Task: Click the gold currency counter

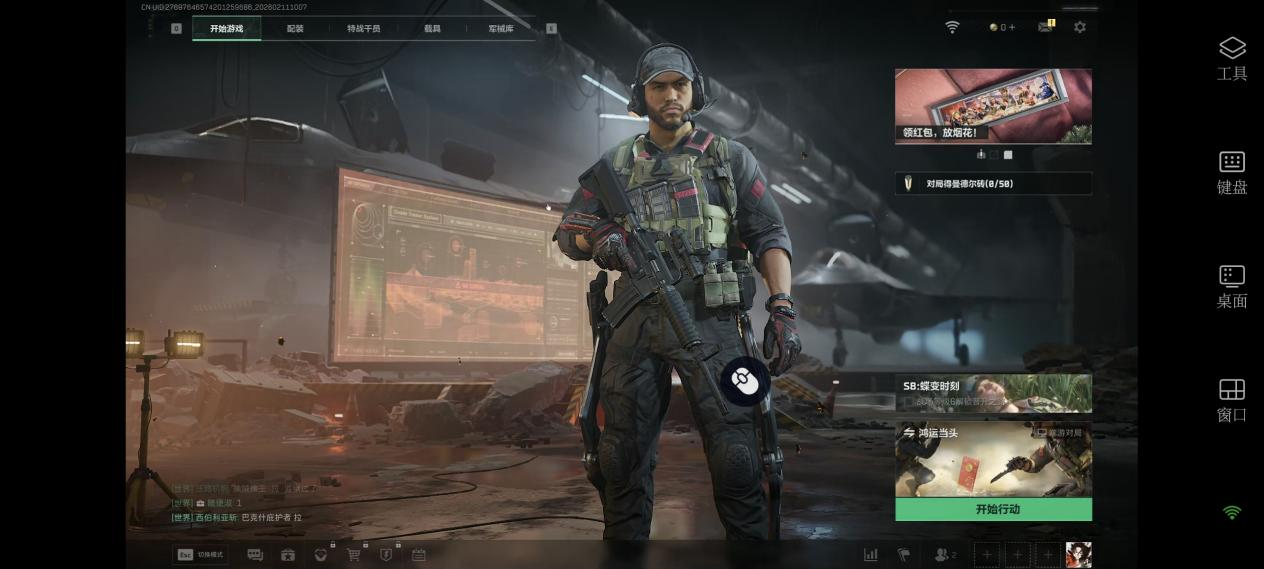Action: pos(1001,27)
